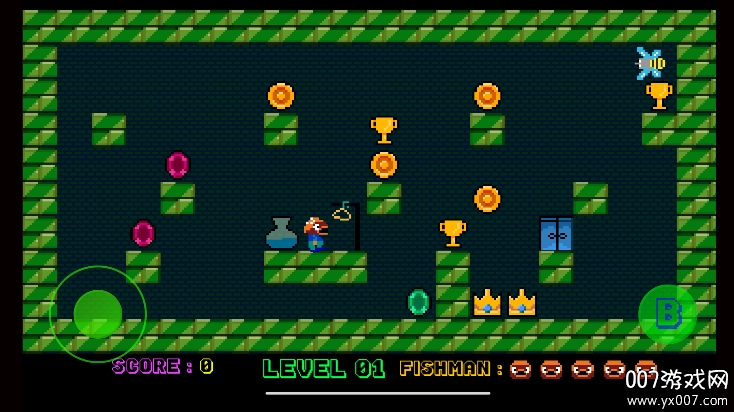
Task: Tap the green B action button
Action: (667, 314)
